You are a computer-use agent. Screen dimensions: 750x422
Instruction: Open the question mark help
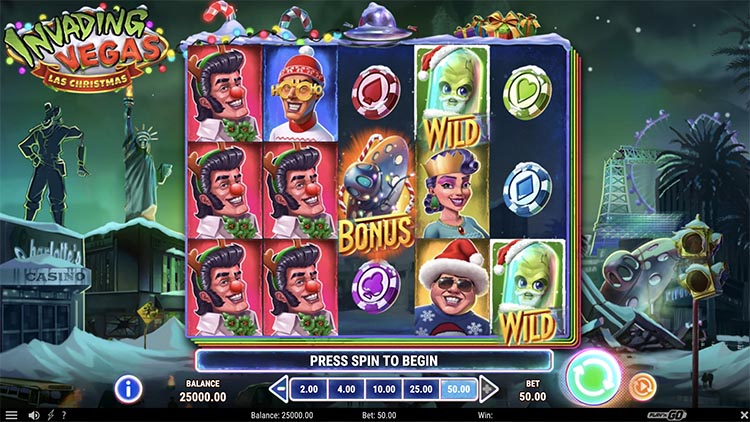[x=64, y=415]
